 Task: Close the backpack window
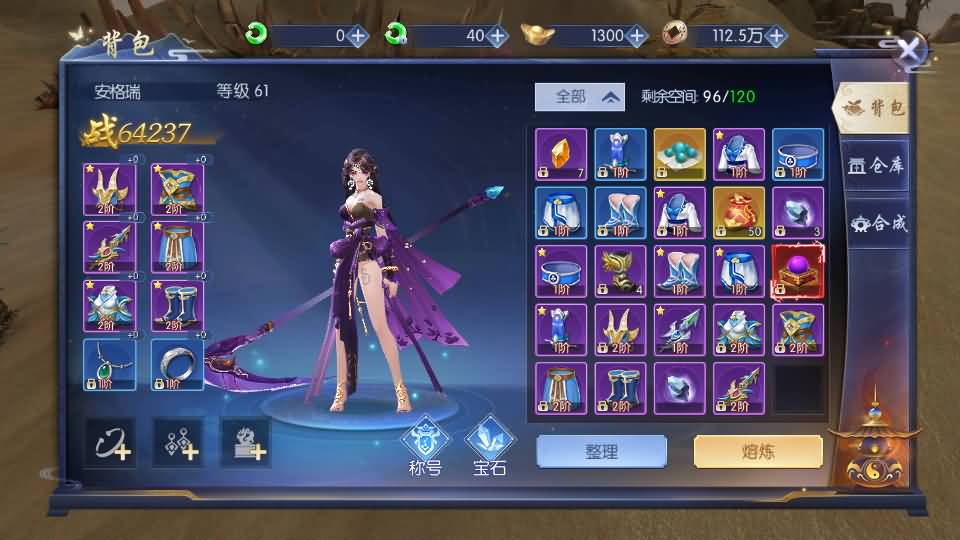tap(910, 51)
